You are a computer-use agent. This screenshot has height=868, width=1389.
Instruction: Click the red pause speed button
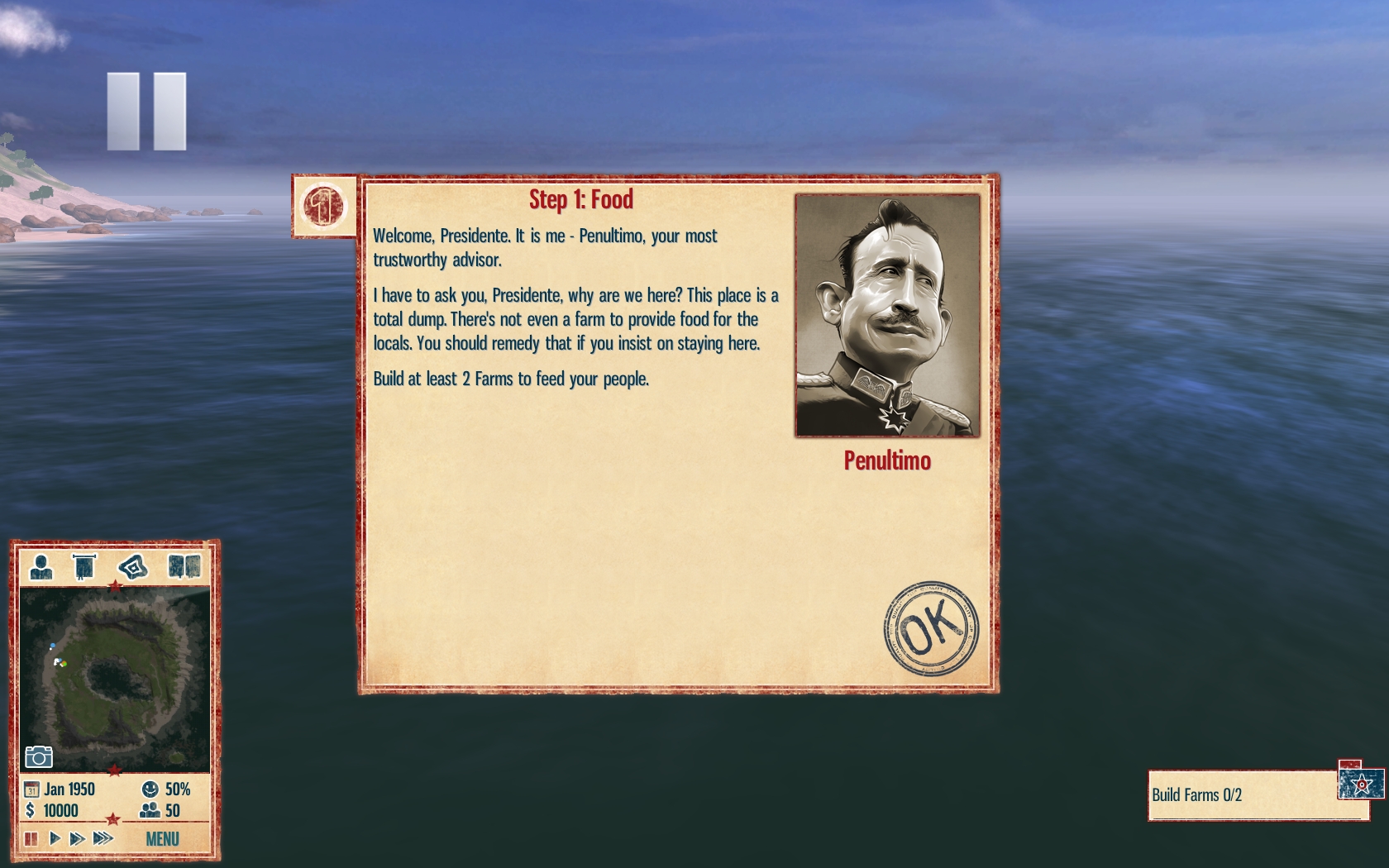point(31,839)
